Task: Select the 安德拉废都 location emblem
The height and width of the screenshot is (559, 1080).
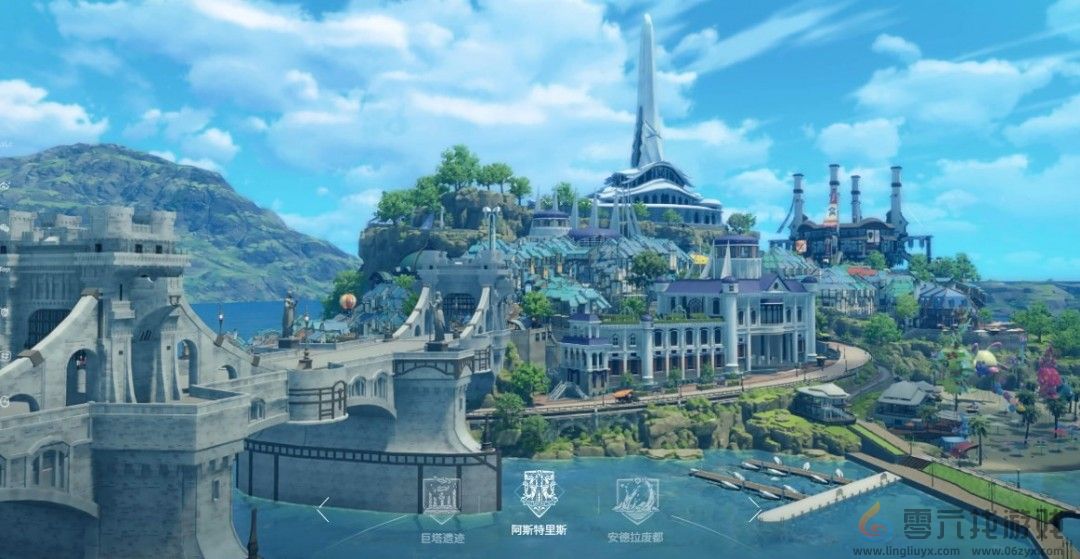Action: [x=635, y=498]
